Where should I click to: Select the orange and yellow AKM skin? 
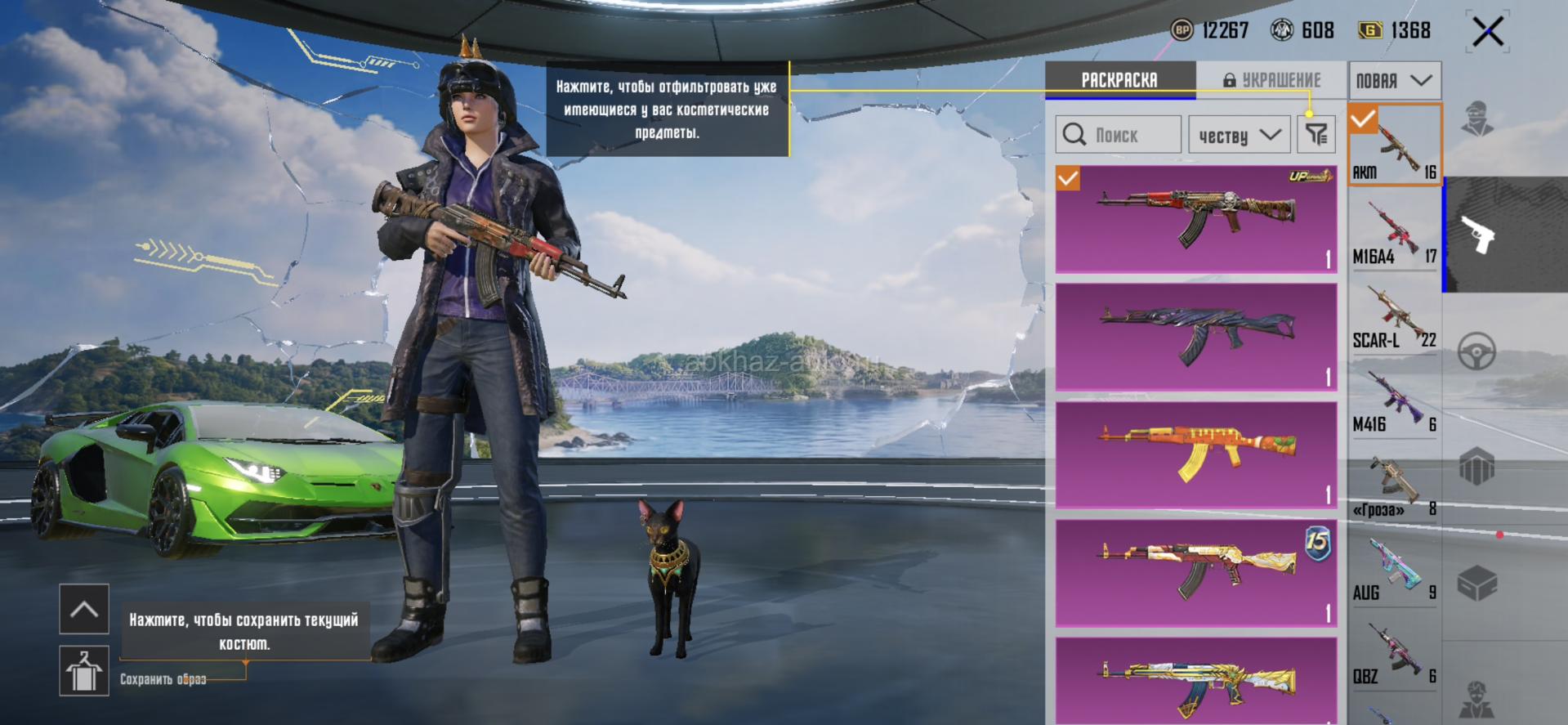tap(1195, 454)
